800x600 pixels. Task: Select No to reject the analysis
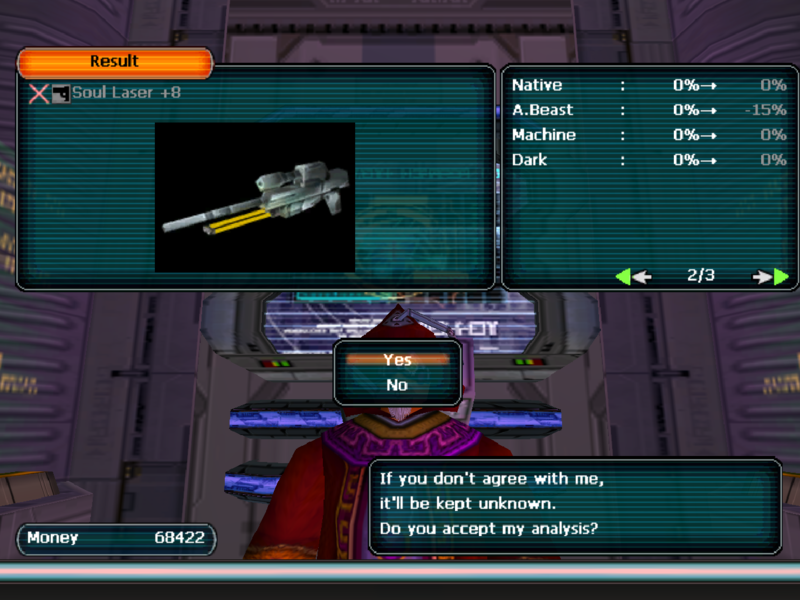click(397, 385)
